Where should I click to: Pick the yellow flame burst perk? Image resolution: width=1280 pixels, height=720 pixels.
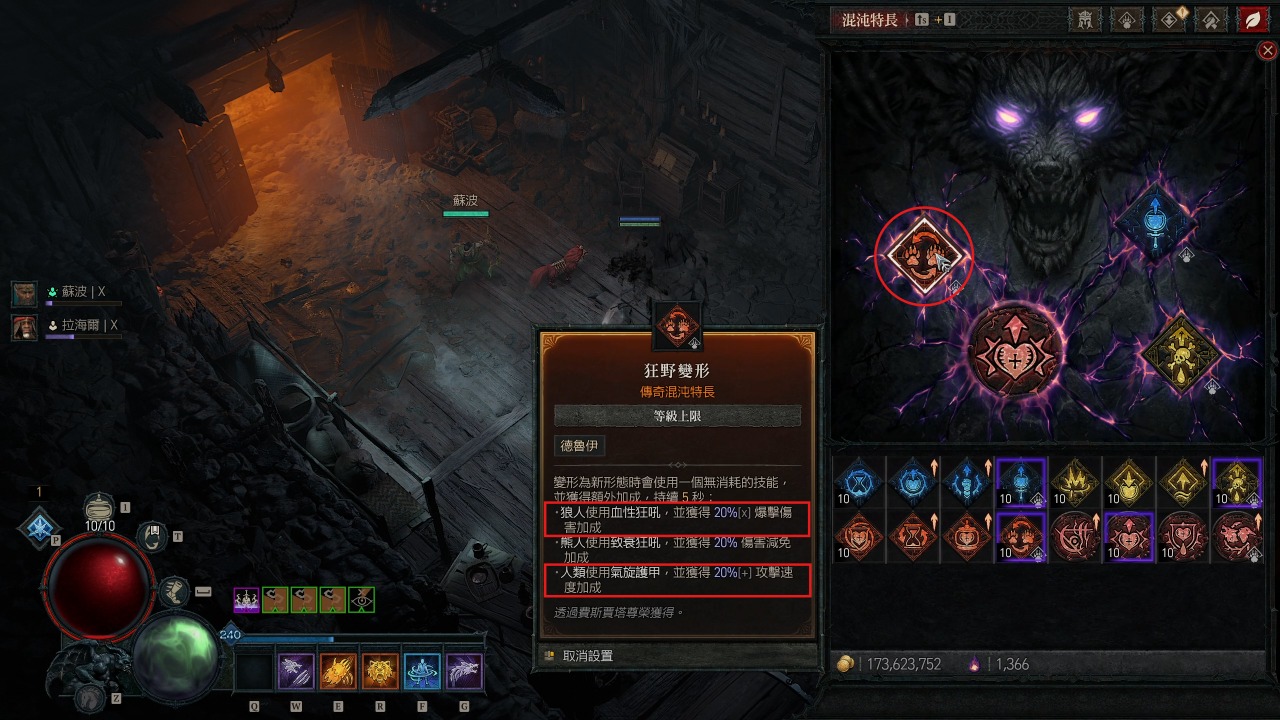[x=1075, y=483]
